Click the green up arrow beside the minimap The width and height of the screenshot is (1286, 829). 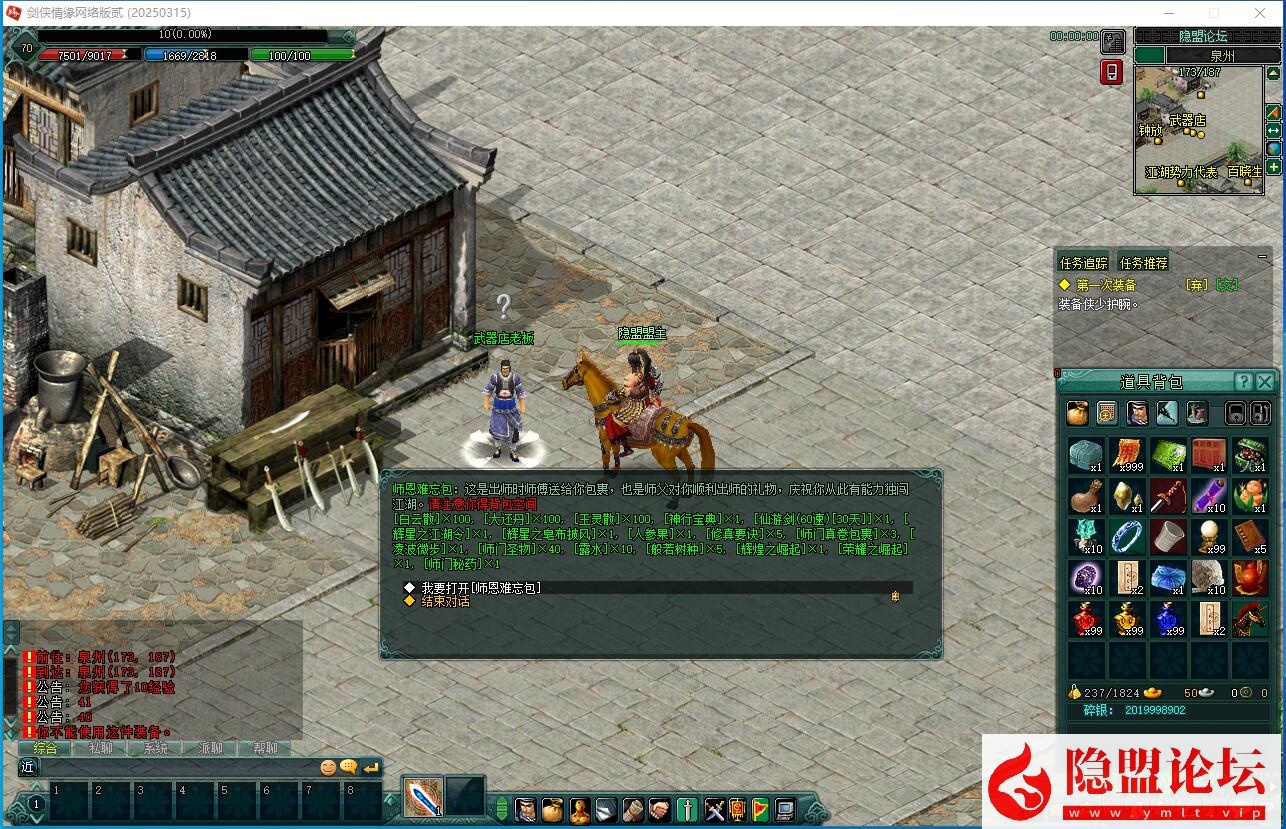(1272, 72)
